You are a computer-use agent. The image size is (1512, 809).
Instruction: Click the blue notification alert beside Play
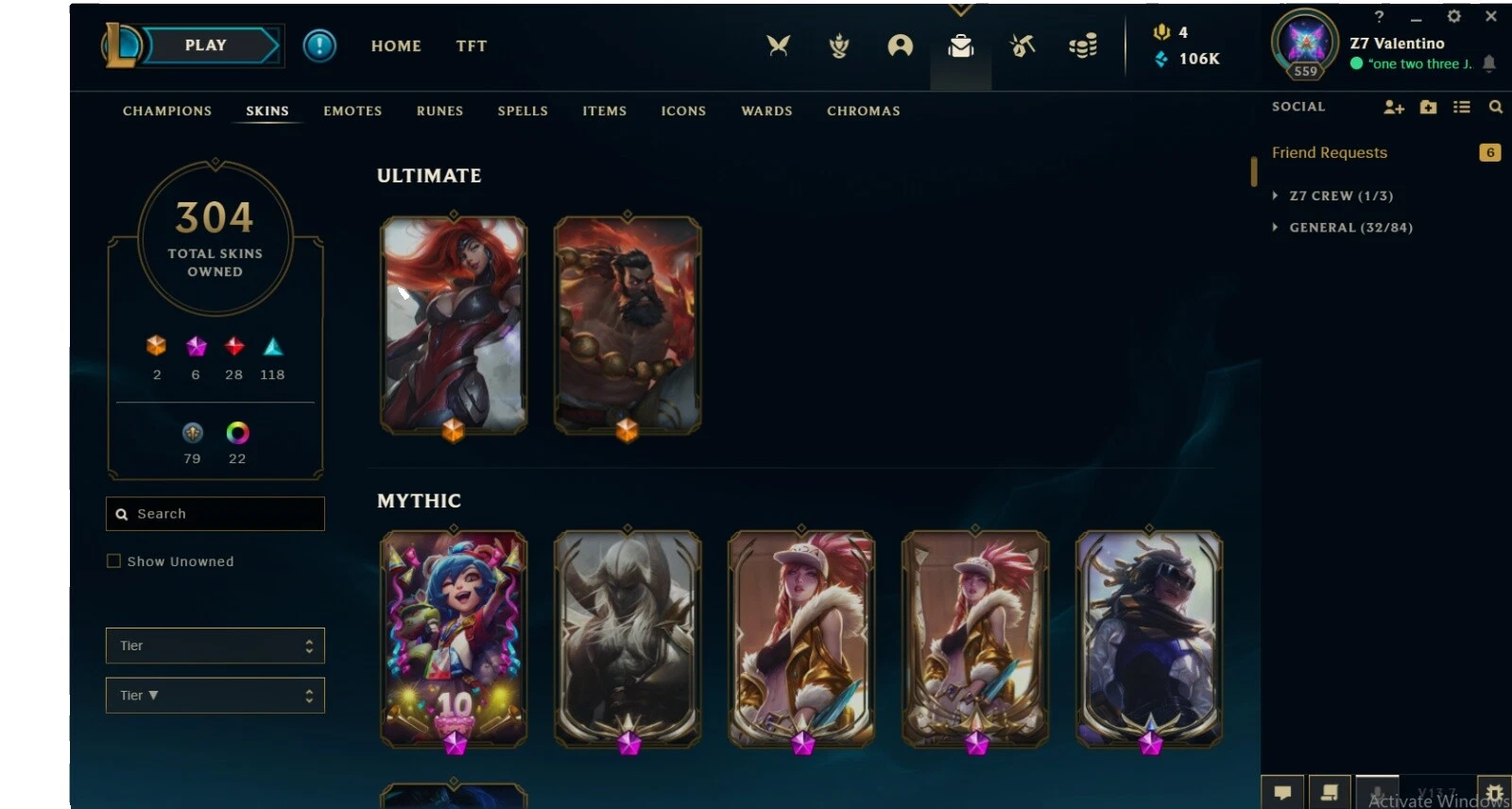pyautogui.click(x=319, y=45)
